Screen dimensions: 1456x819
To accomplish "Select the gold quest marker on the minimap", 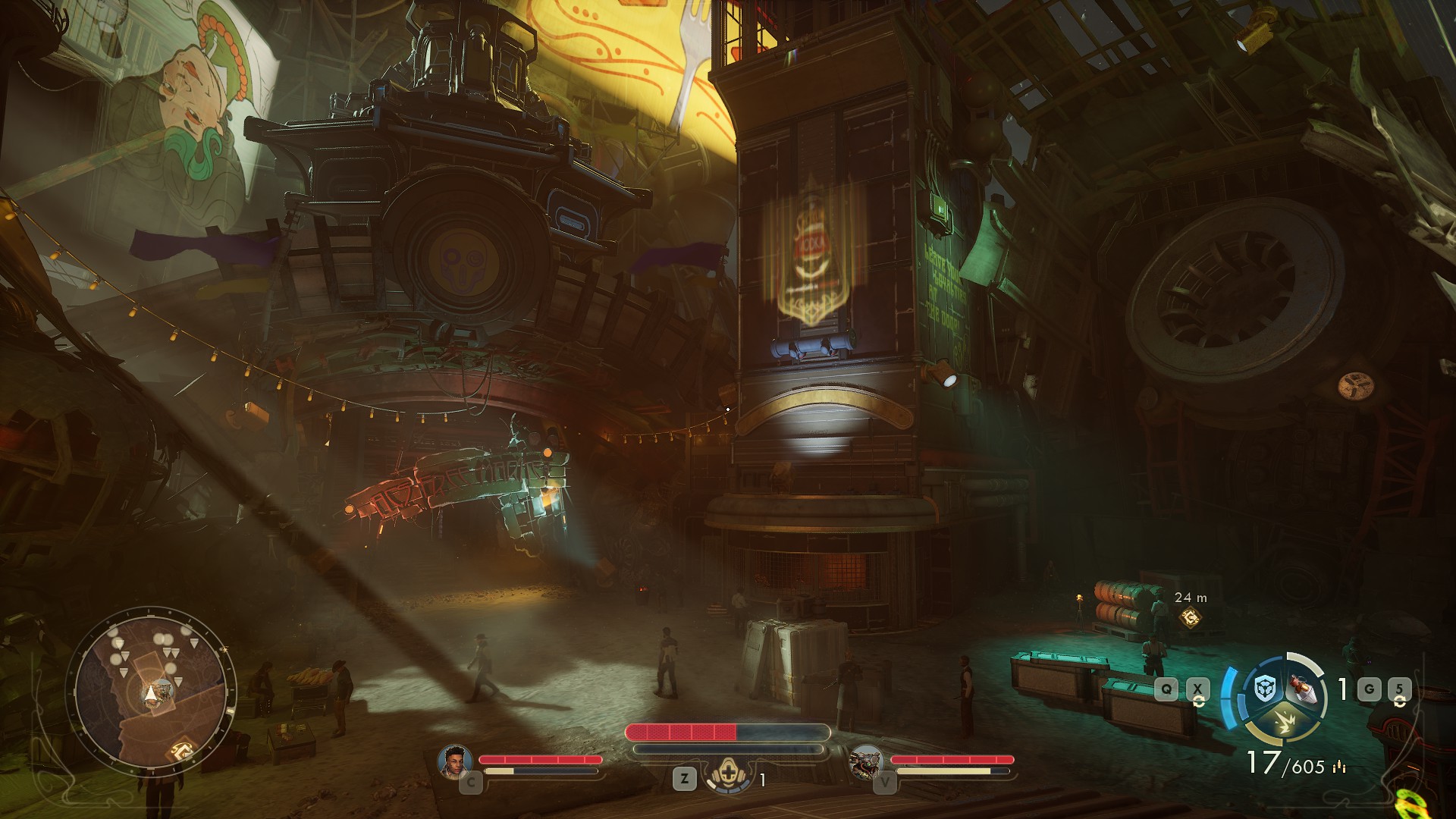I will click(181, 750).
